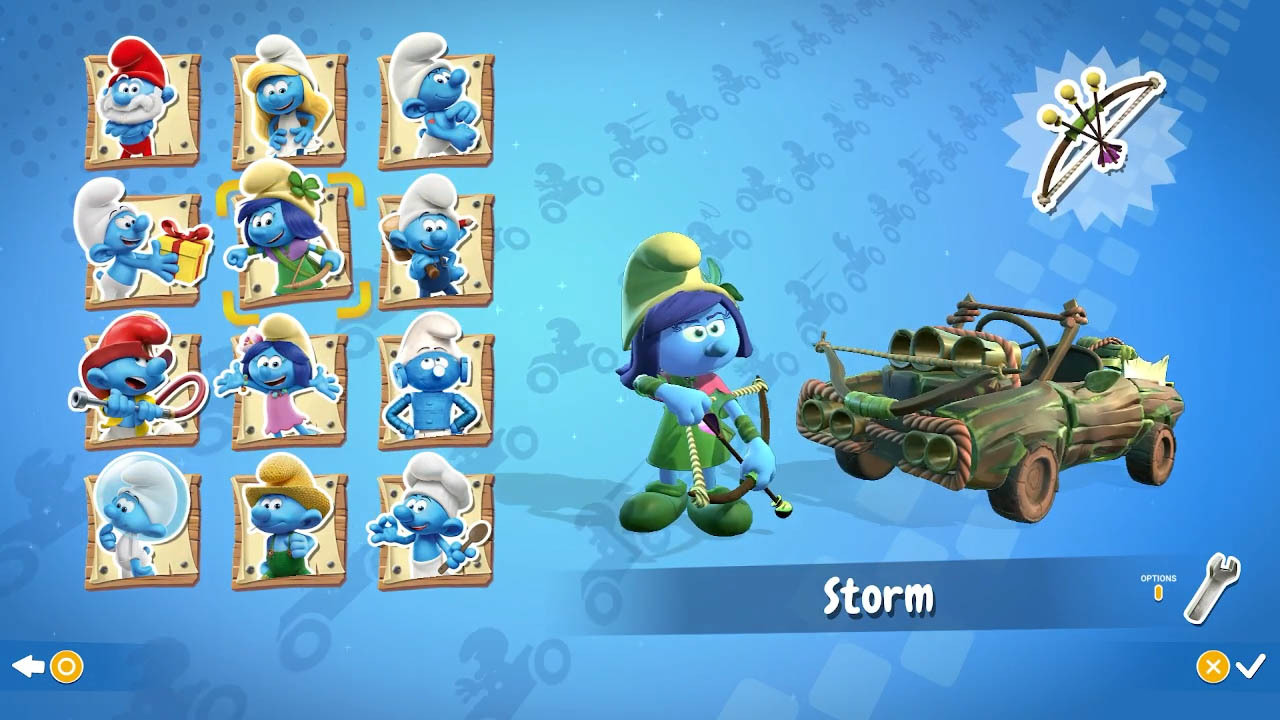Choose Farmer Smurf in straw hat

point(288,526)
